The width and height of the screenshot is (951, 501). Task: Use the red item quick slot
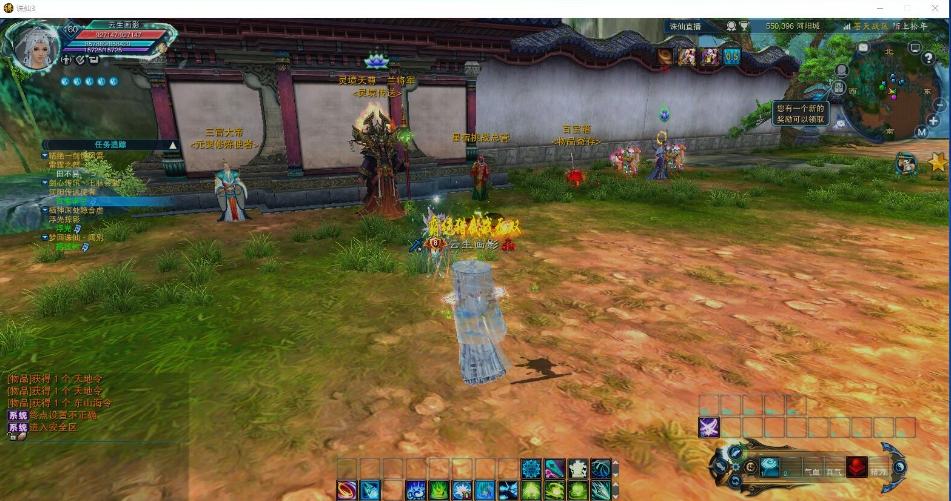coord(856,466)
